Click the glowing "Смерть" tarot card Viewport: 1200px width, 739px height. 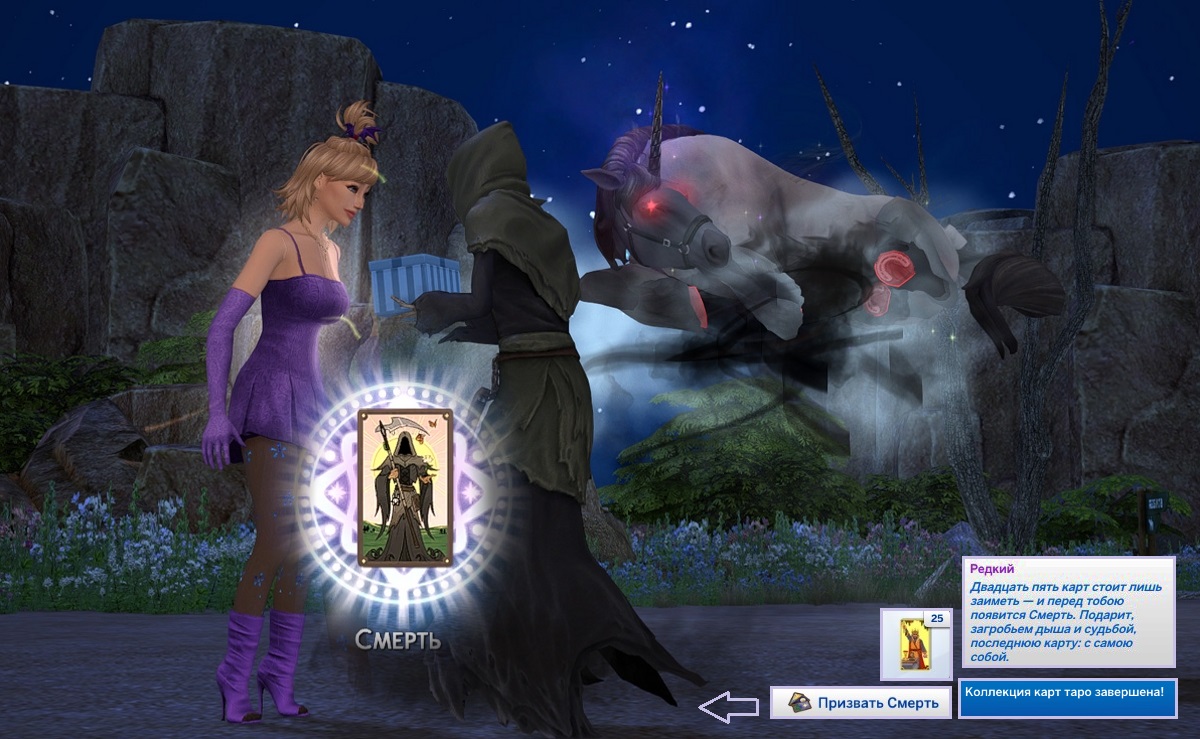pyautogui.click(x=405, y=488)
